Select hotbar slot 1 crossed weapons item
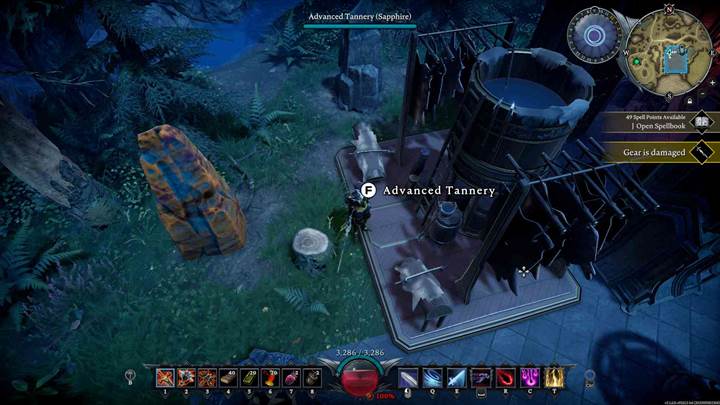This screenshot has width=720, height=405. 166,378
